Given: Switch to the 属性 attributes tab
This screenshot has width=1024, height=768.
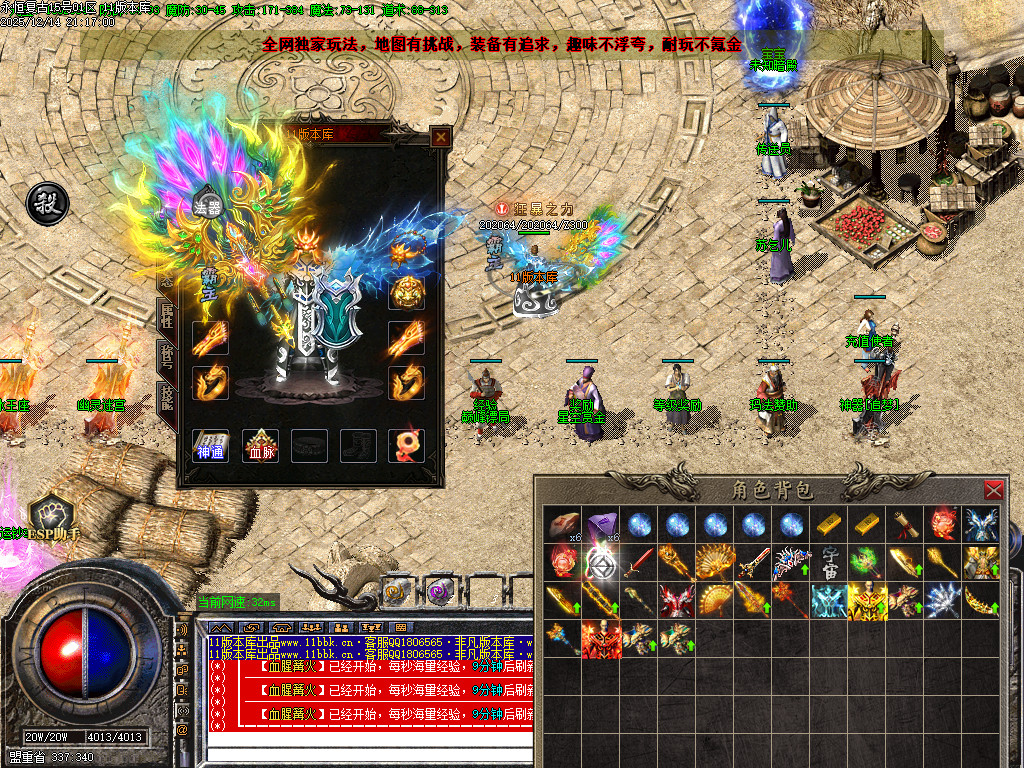Looking at the screenshot, I should tap(167, 318).
